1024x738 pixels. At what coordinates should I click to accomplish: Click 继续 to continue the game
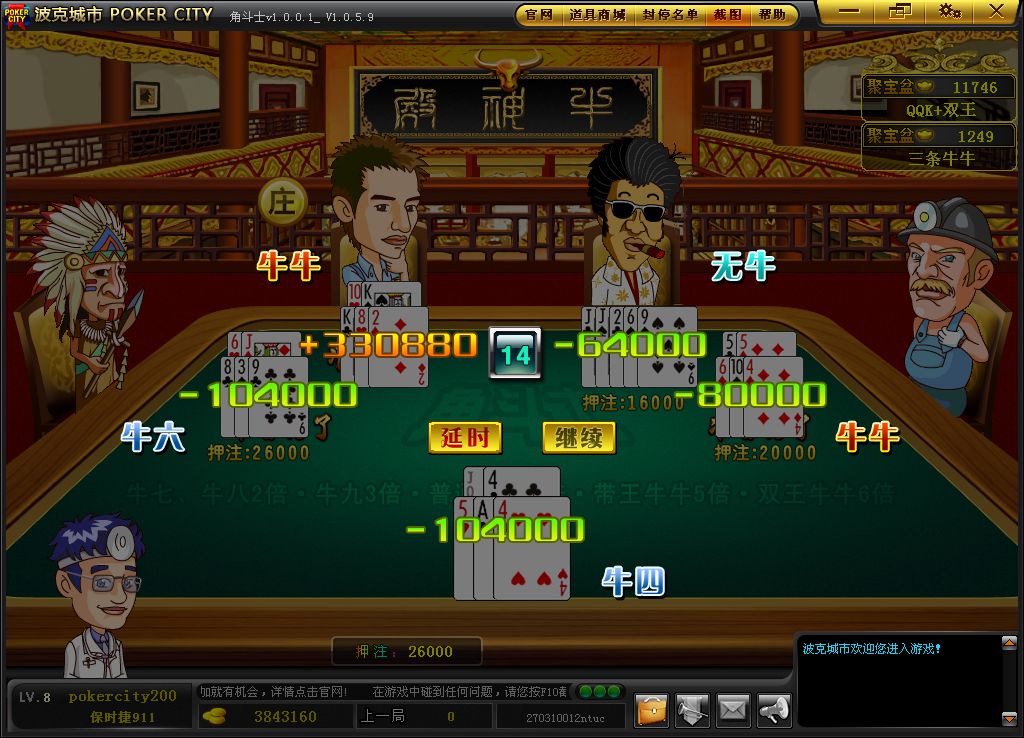click(578, 438)
